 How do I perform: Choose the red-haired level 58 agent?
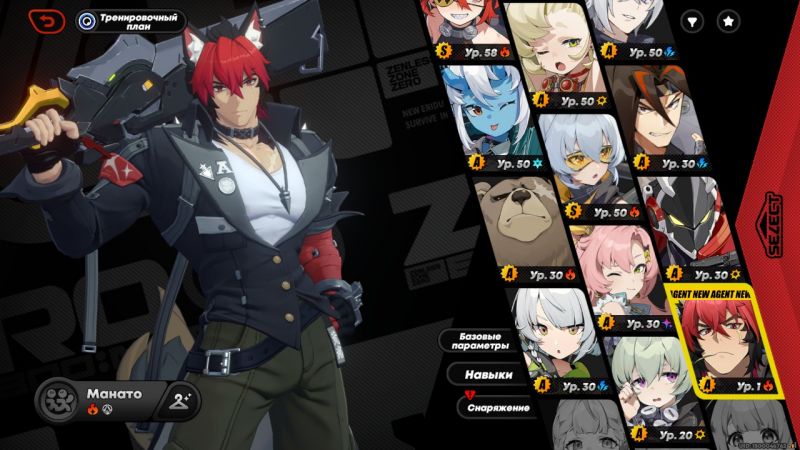pyautogui.click(x=465, y=27)
